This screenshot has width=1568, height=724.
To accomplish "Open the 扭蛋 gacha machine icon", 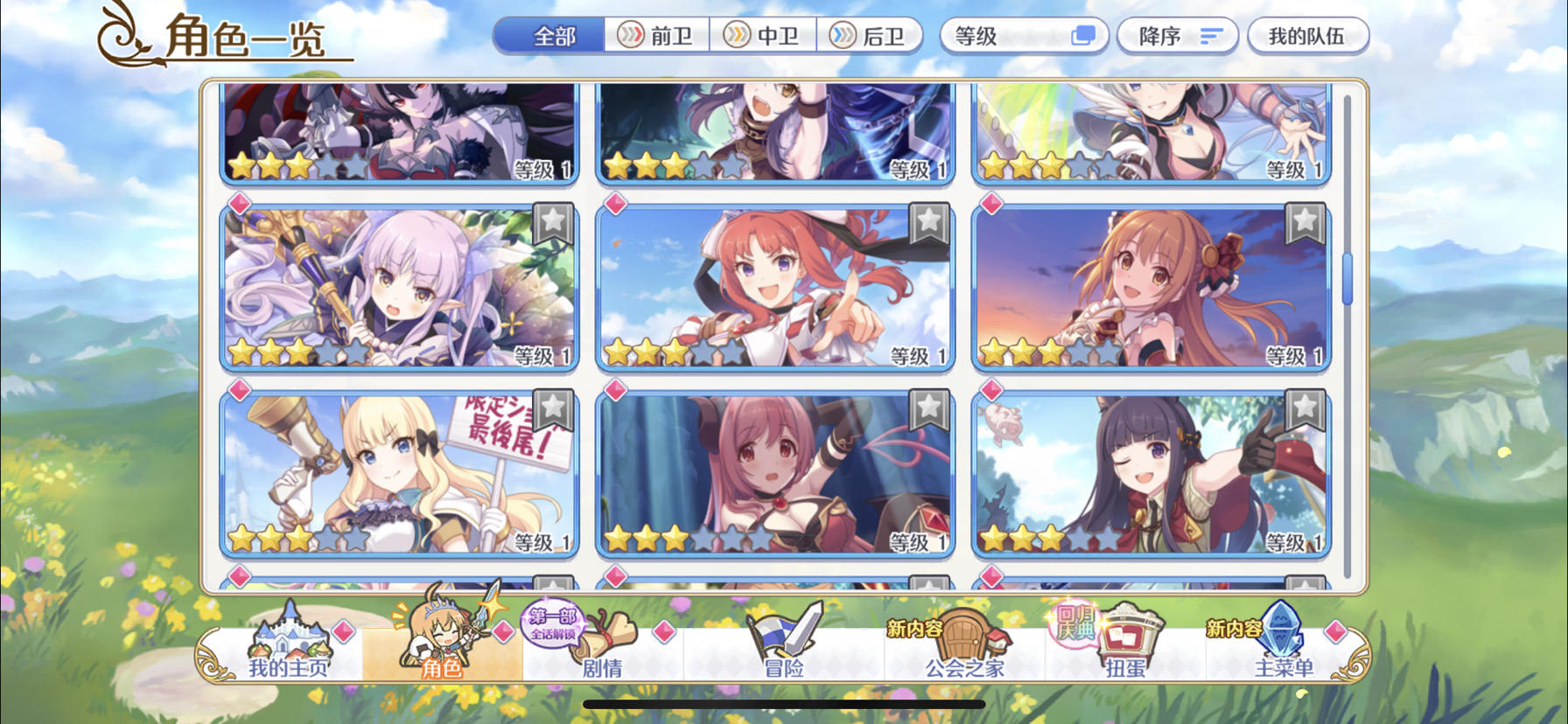I will (1129, 643).
